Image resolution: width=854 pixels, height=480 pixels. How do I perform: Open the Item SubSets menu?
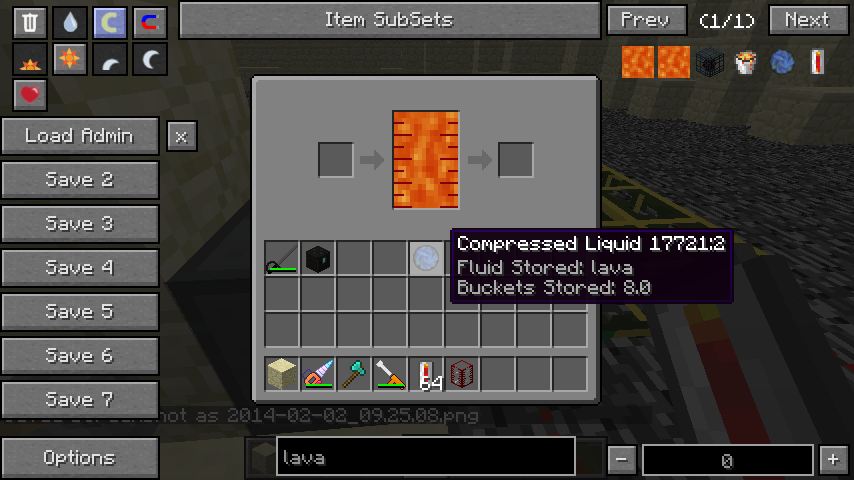click(x=389, y=20)
